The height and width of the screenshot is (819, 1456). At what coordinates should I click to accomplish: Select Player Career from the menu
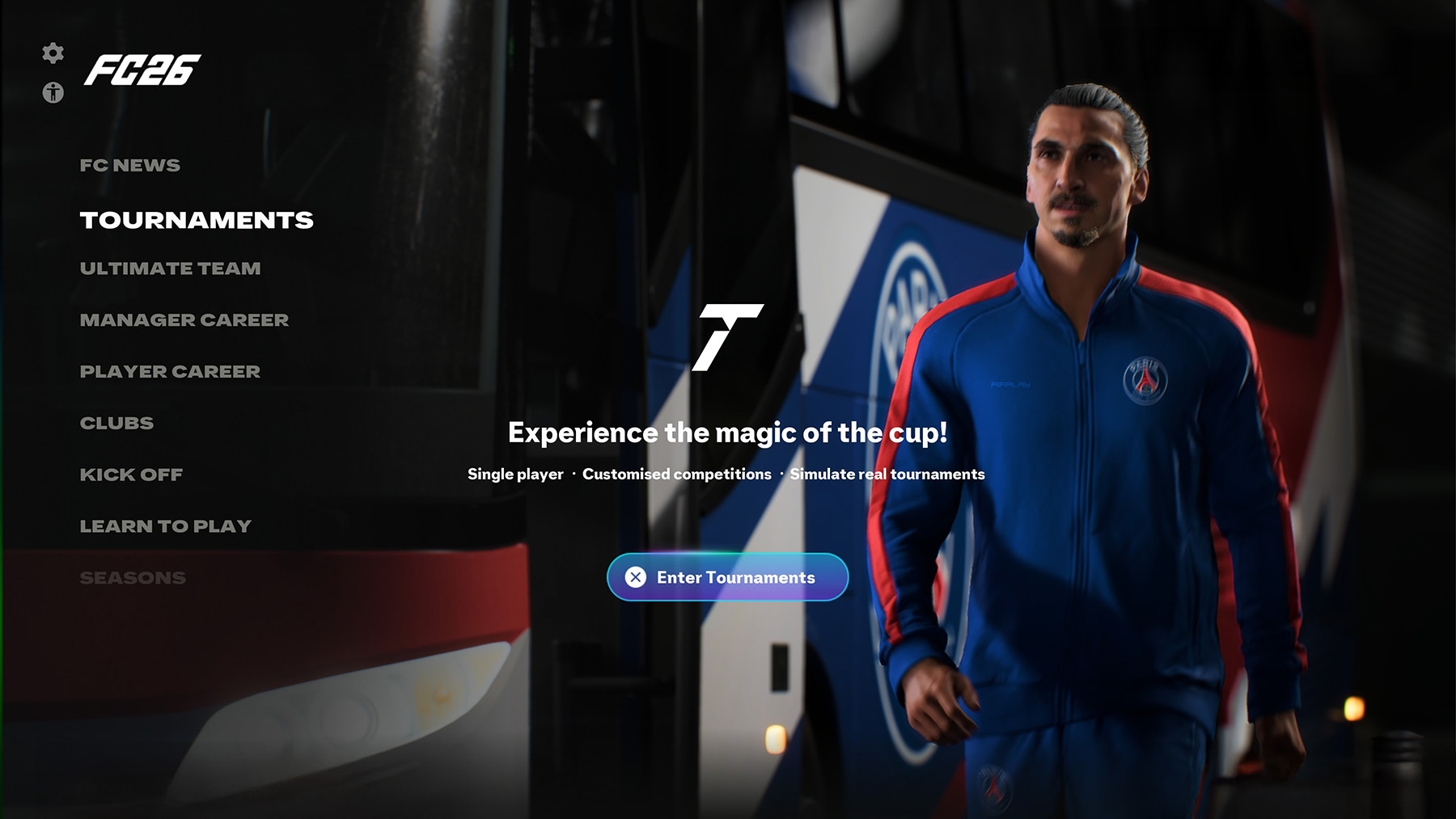169,372
